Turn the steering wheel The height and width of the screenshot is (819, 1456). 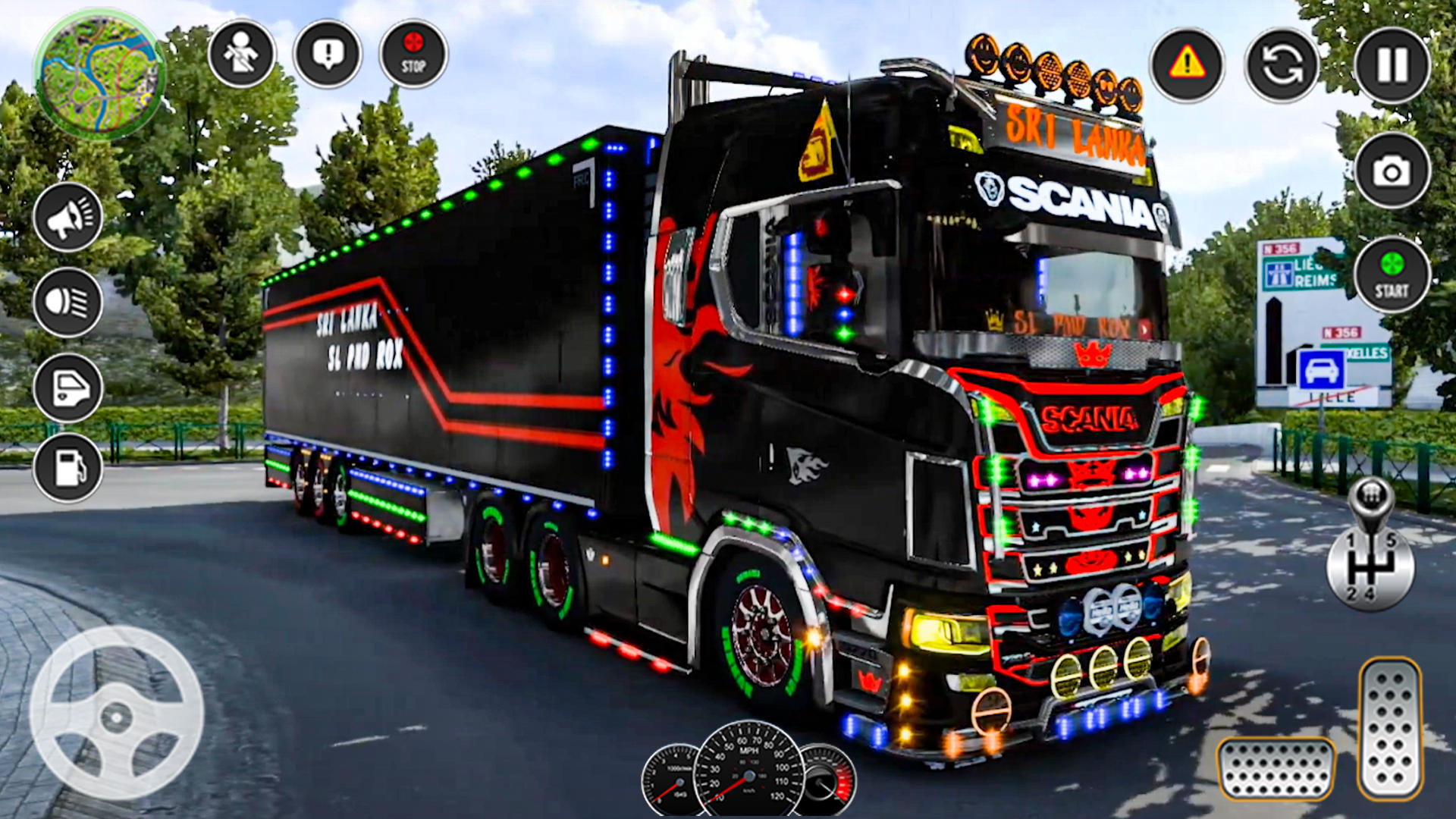point(118,717)
